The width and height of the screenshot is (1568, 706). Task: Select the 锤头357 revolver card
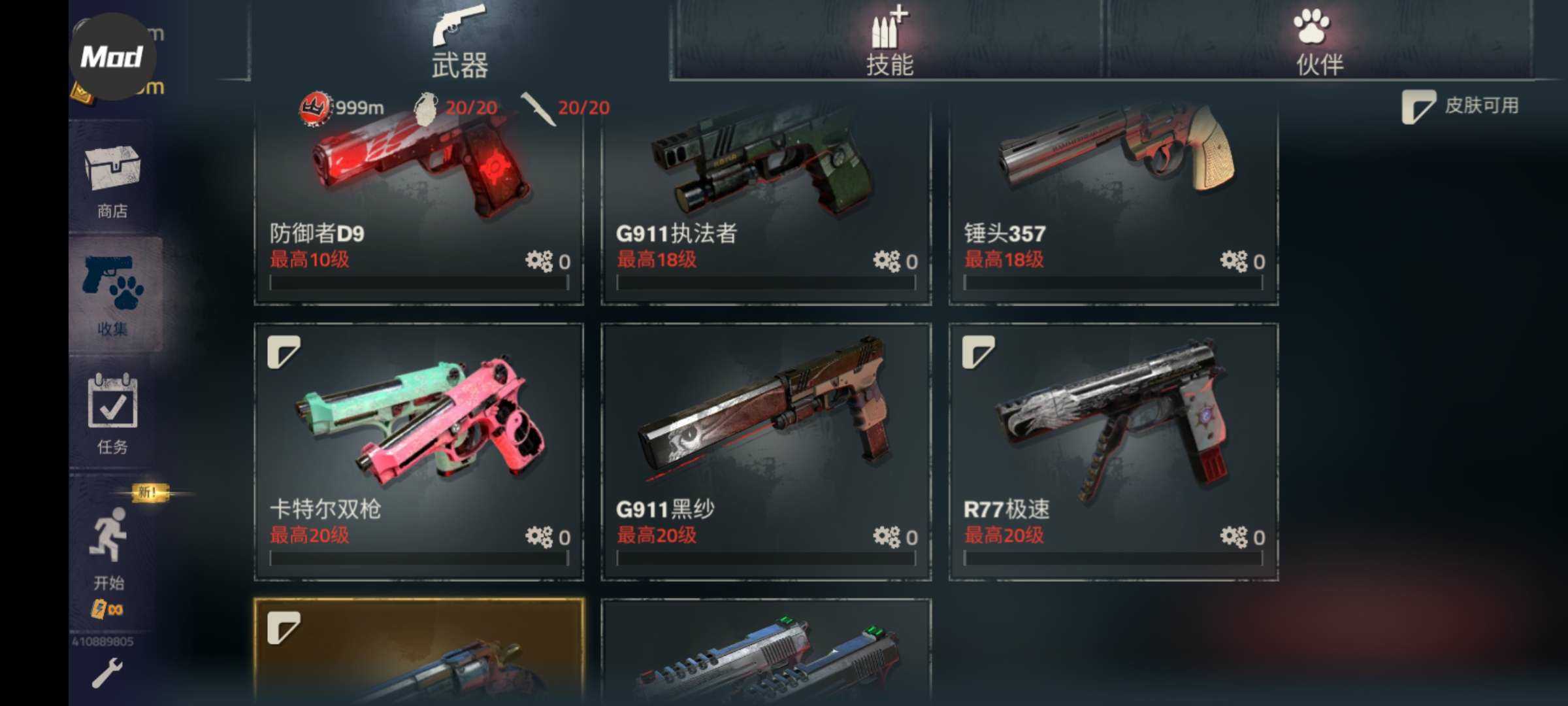tap(1113, 203)
